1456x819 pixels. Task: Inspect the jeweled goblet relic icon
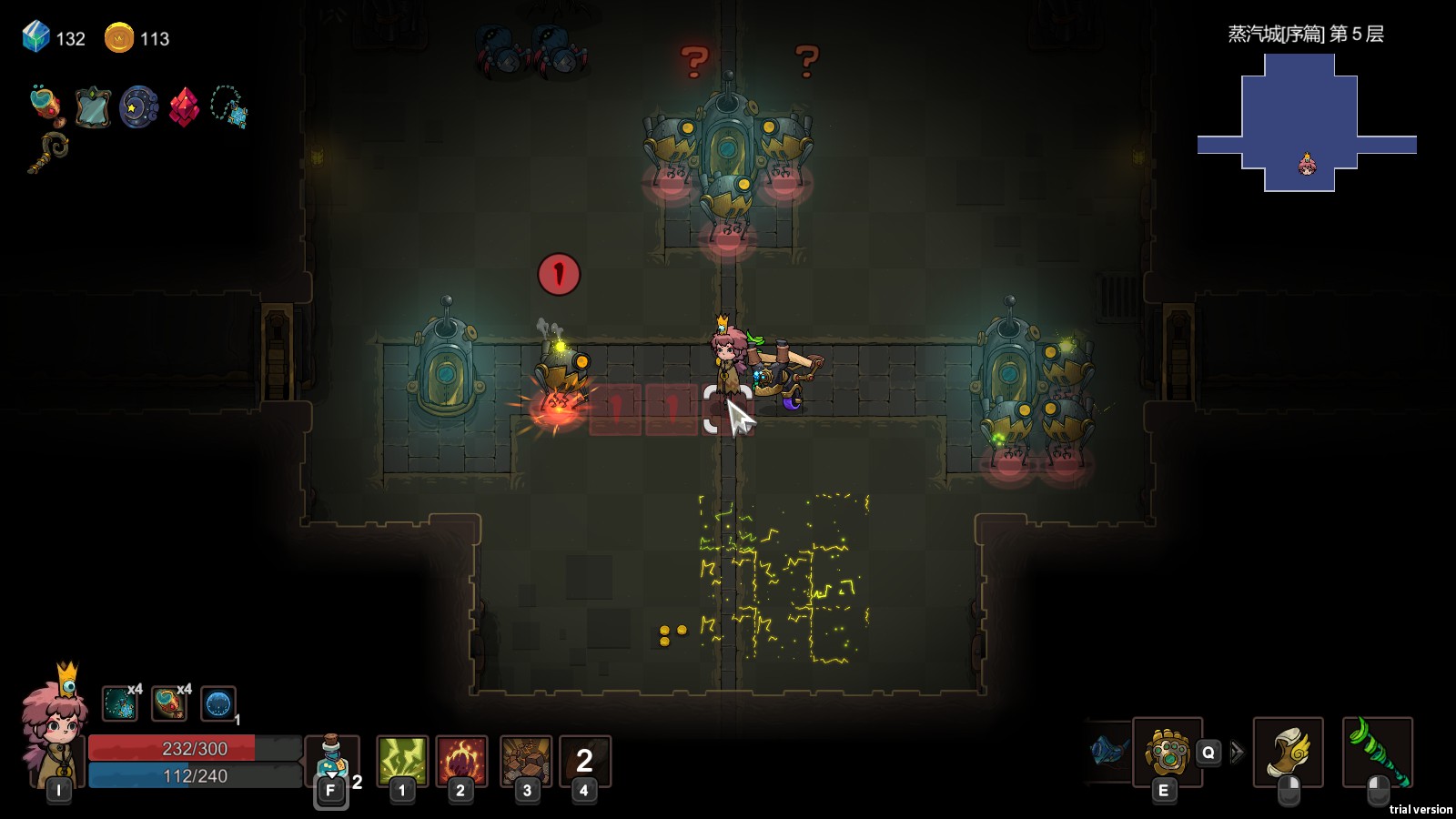47,106
